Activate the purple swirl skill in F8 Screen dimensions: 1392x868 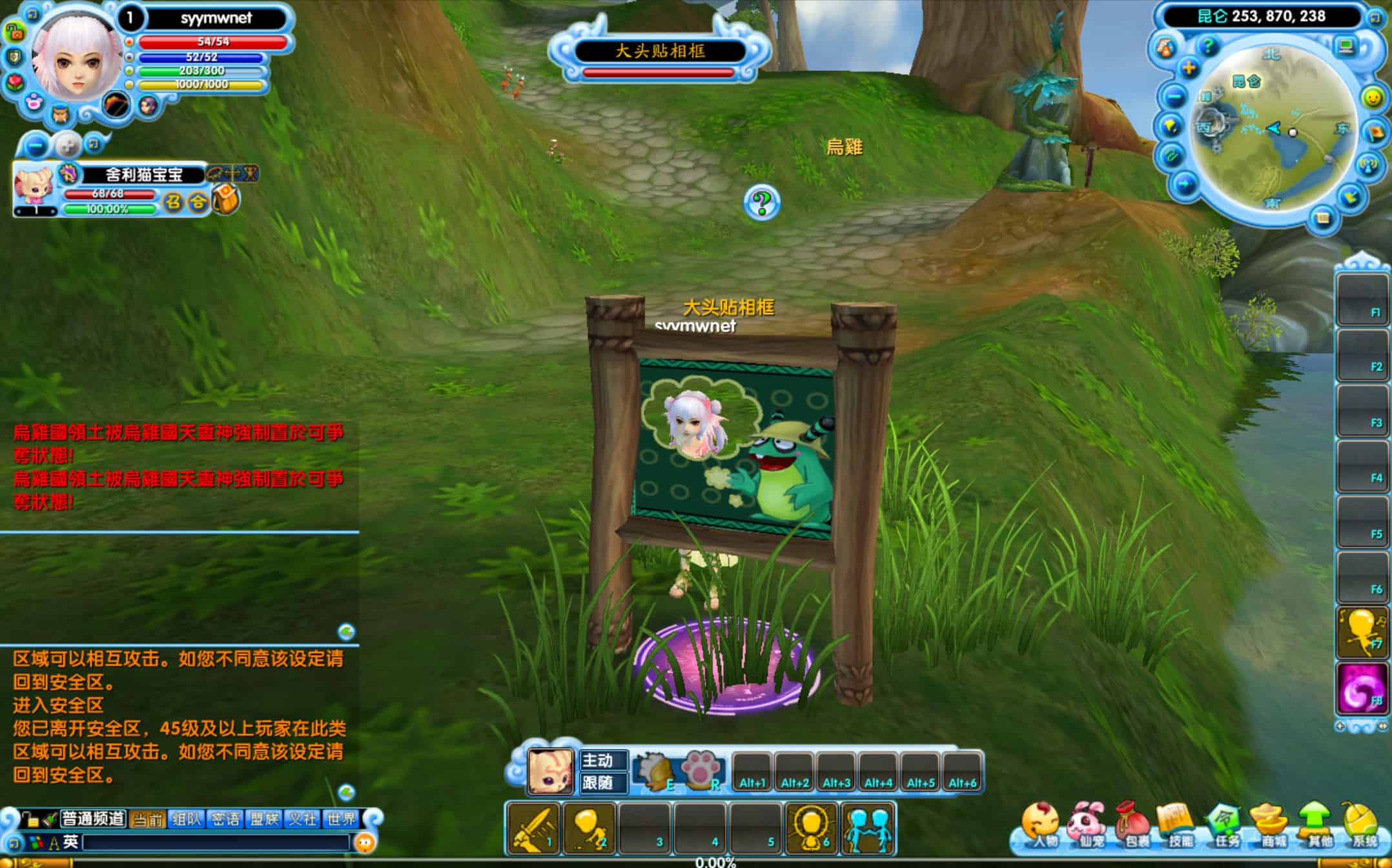click(x=1361, y=689)
